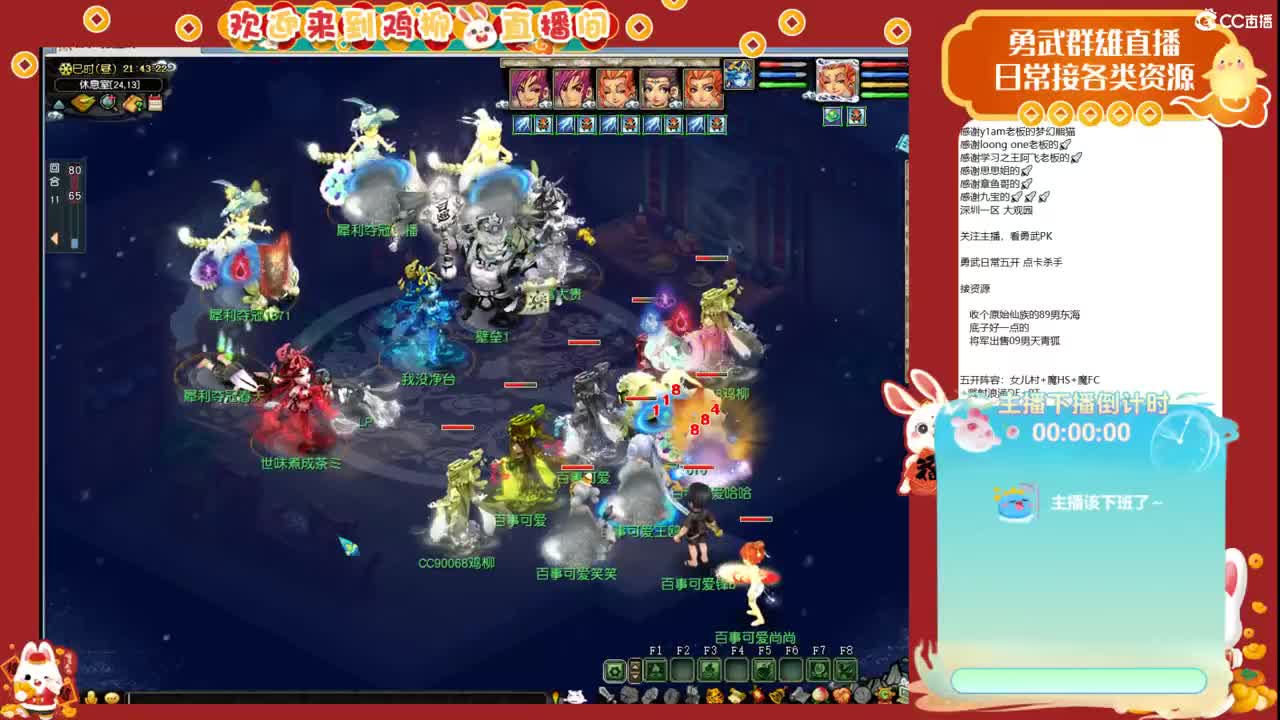Click the pet icon beside the green leaf icon

856,115
